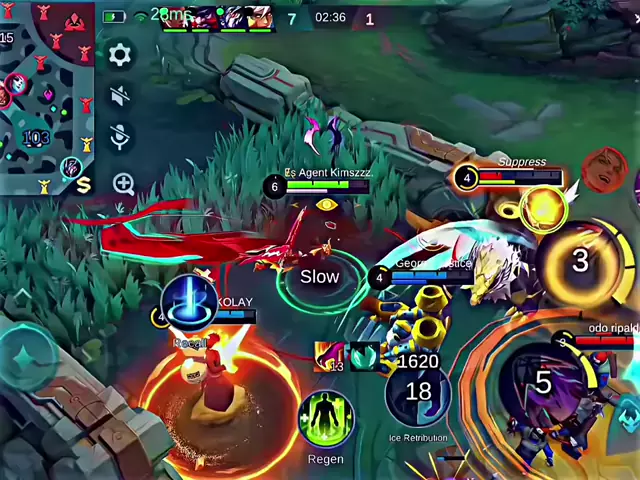Image resolution: width=640 pixels, height=480 pixels.
Task: Open the shop via gold S icon
Action: (x=82, y=185)
